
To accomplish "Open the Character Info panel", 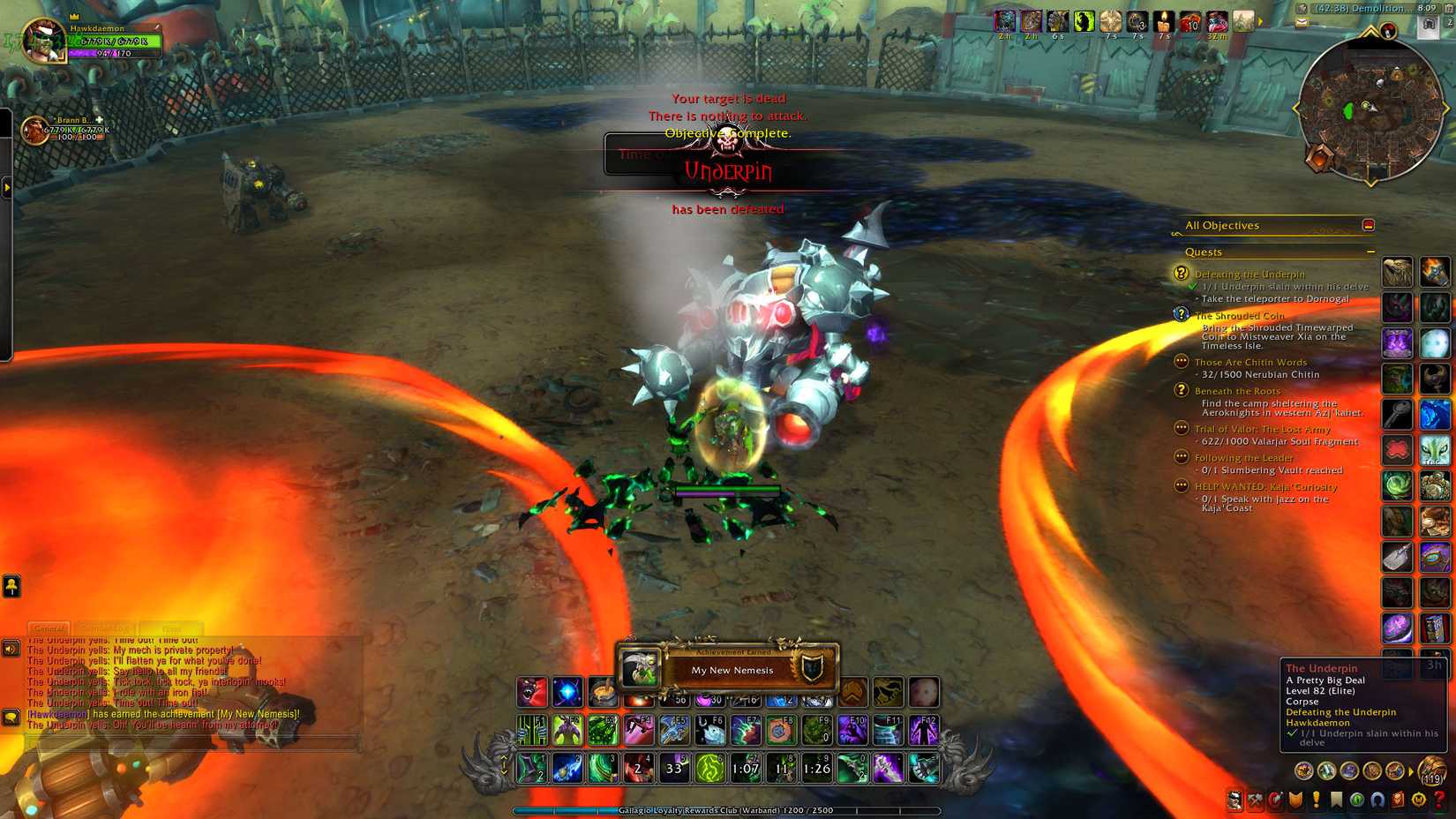I will click(1235, 801).
